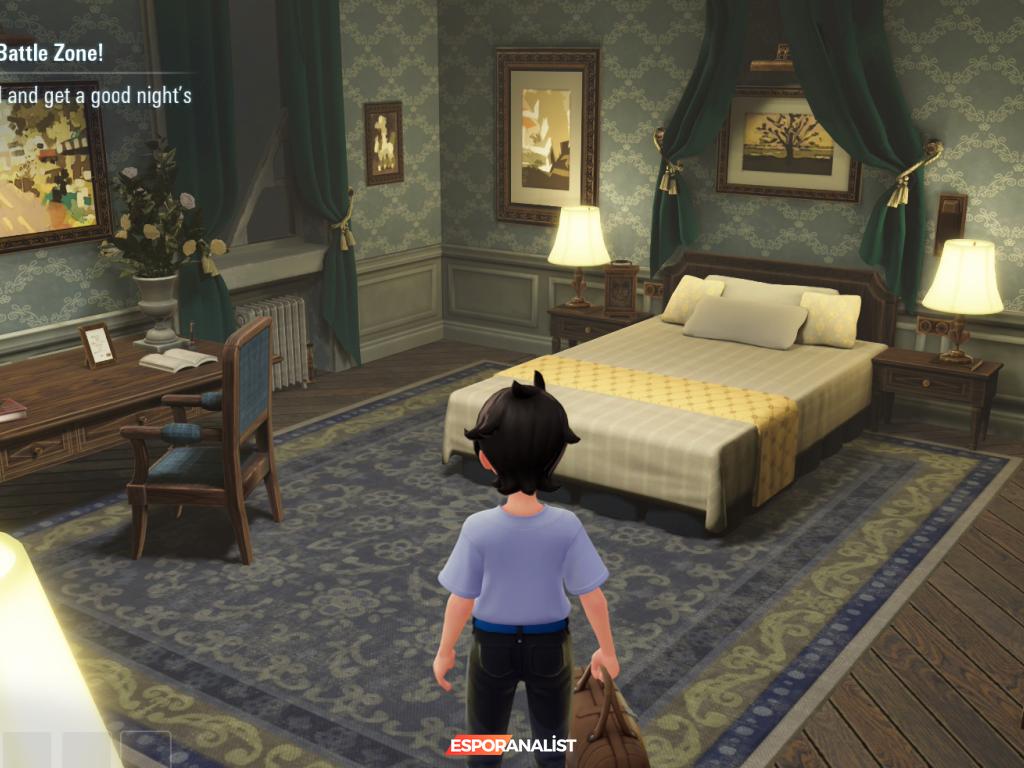Viewport: 1024px width, 768px height.
Task: Click the ESPORANALIST watermark logo
Action: click(x=511, y=746)
